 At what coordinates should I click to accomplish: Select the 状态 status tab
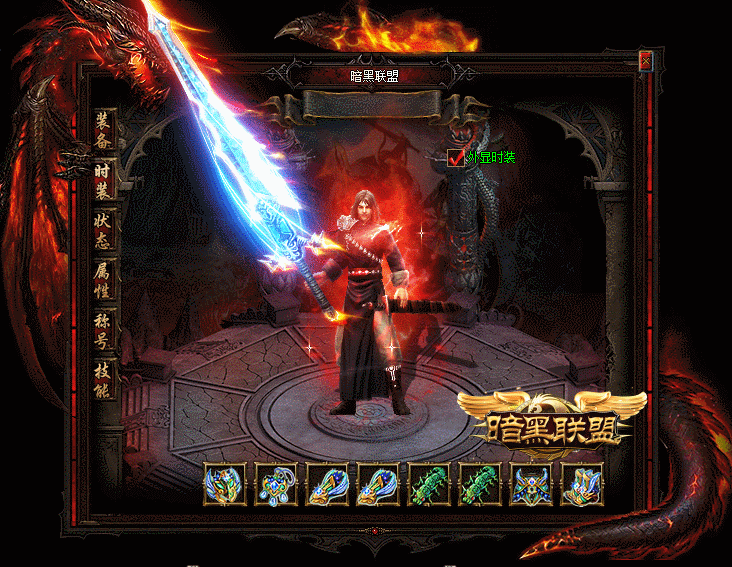103,232
